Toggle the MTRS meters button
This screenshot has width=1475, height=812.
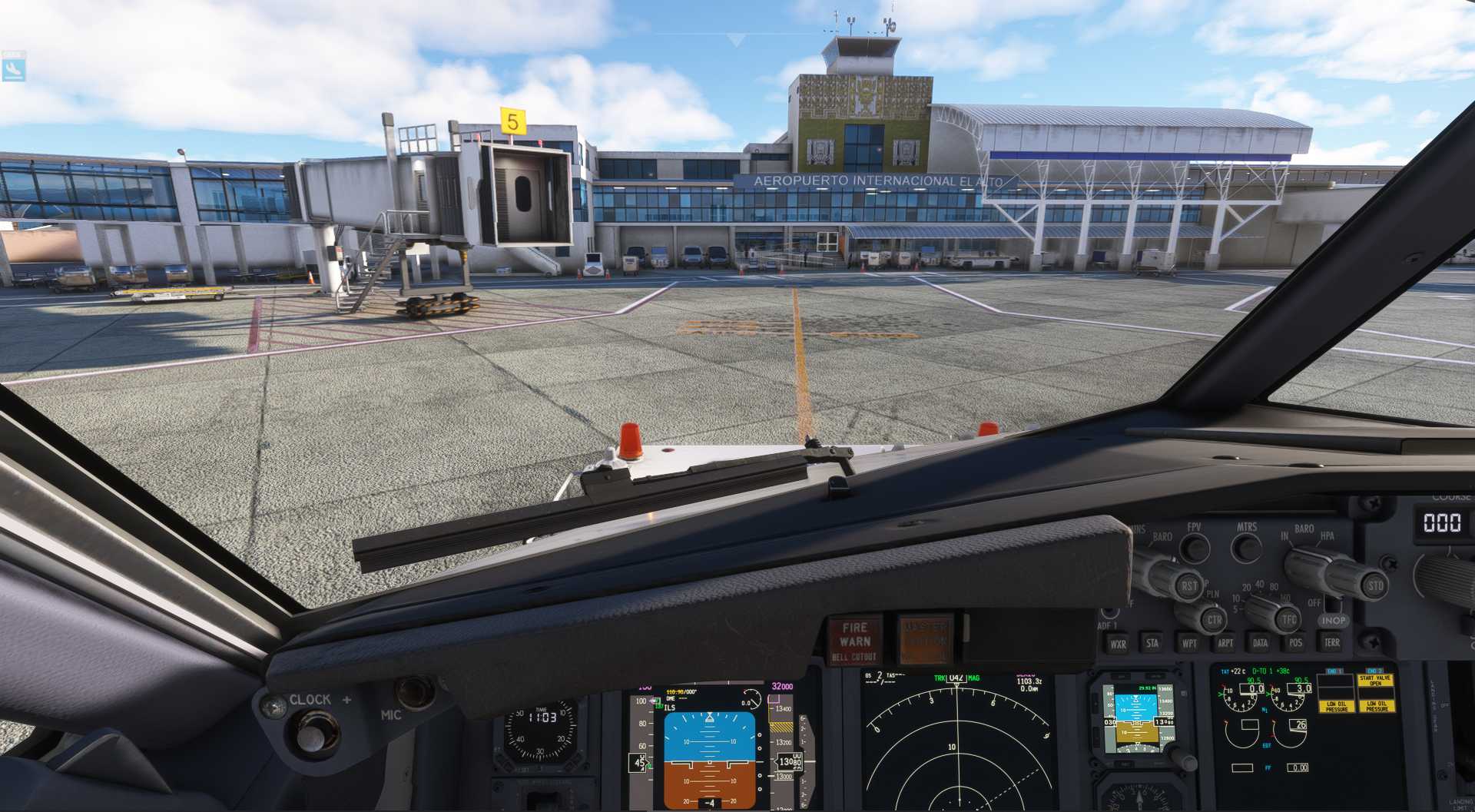pos(1246,547)
